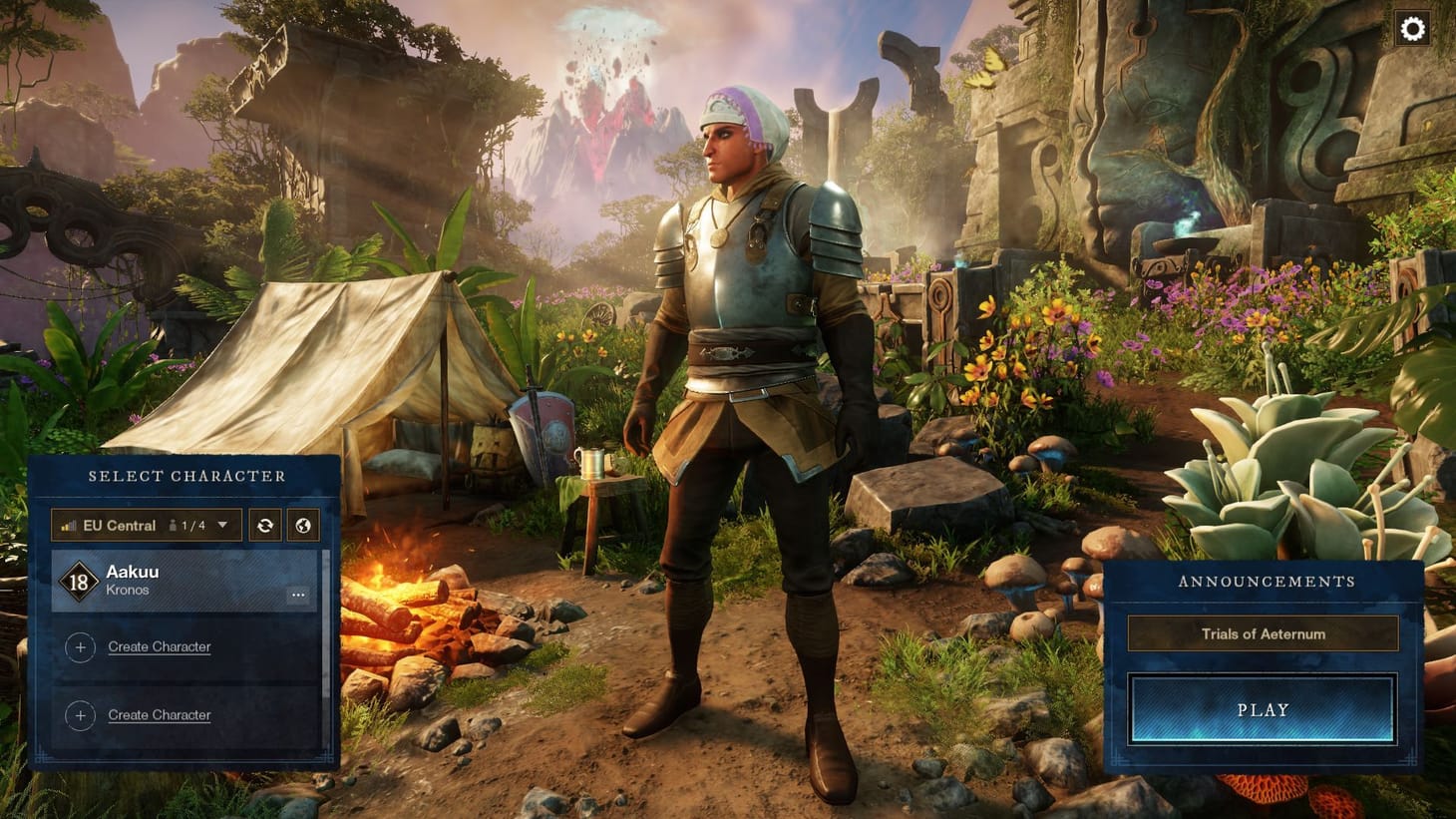The width and height of the screenshot is (1456, 819).
Task: Click the 1/4 character slot indicator
Action: (191, 525)
